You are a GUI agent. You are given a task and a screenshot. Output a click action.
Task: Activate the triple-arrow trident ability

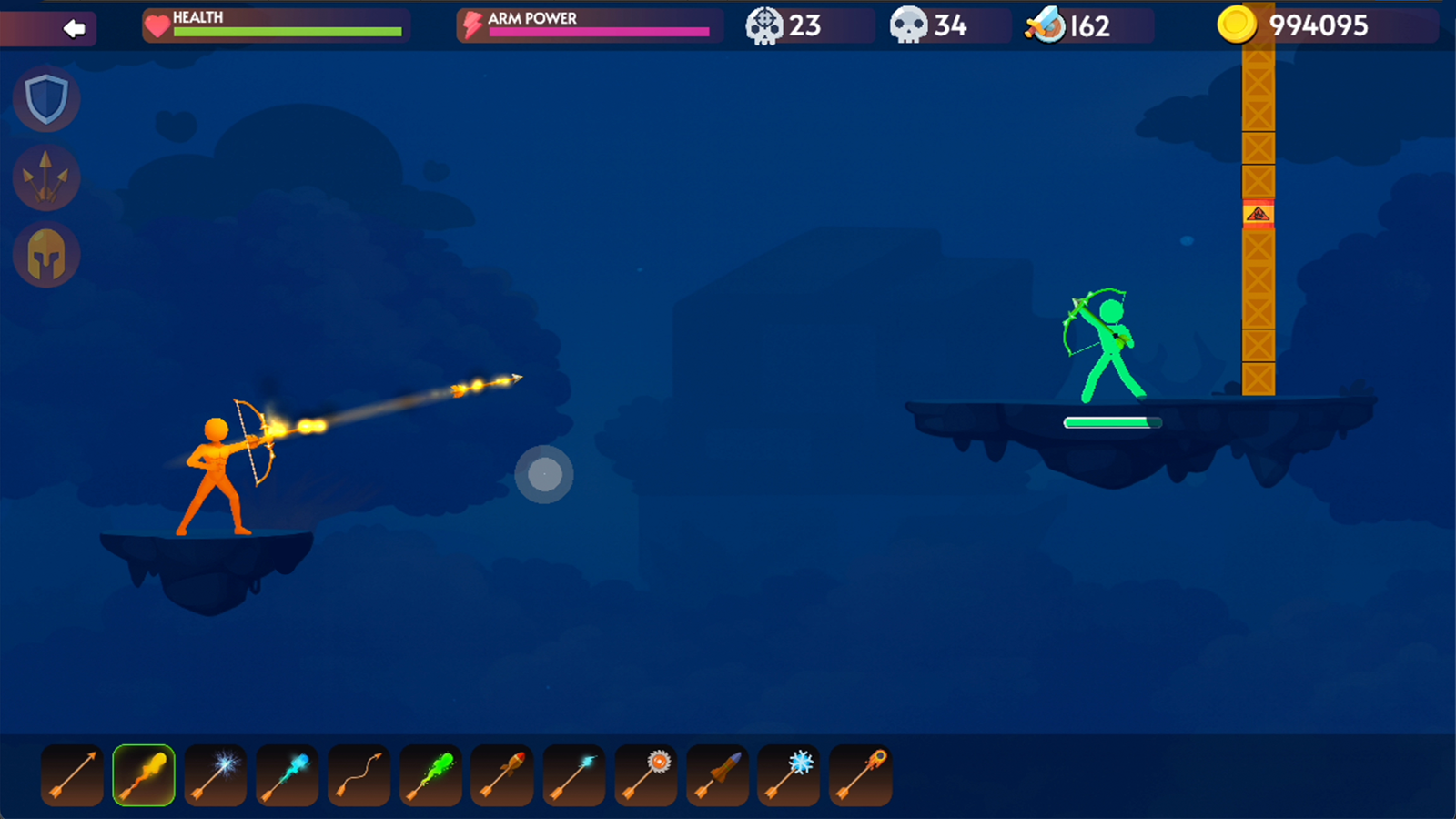[46, 177]
